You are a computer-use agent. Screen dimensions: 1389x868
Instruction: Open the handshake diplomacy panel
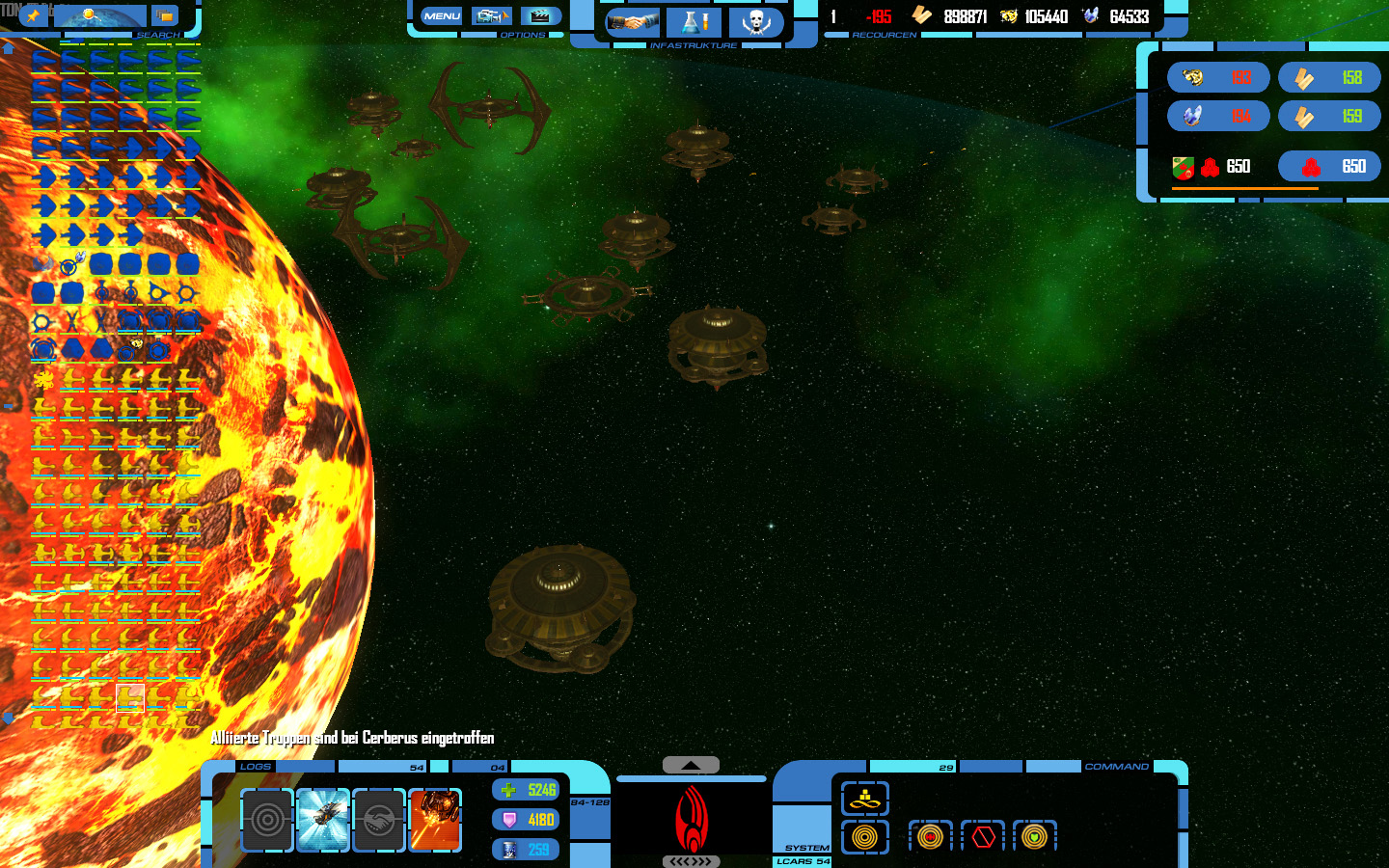pyautogui.click(x=632, y=21)
